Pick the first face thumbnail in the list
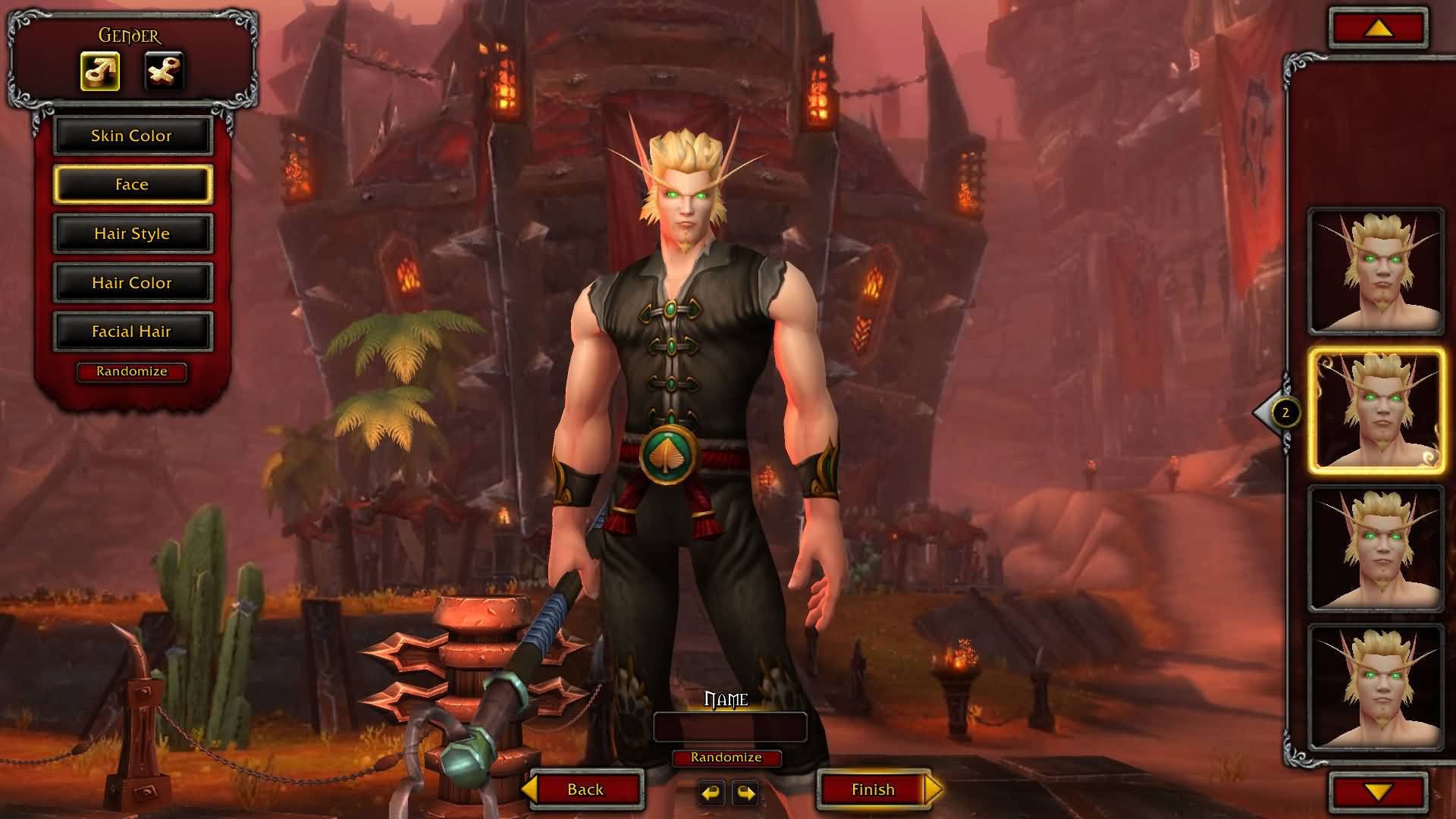This screenshot has width=1456, height=819. (x=1376, y=271)
